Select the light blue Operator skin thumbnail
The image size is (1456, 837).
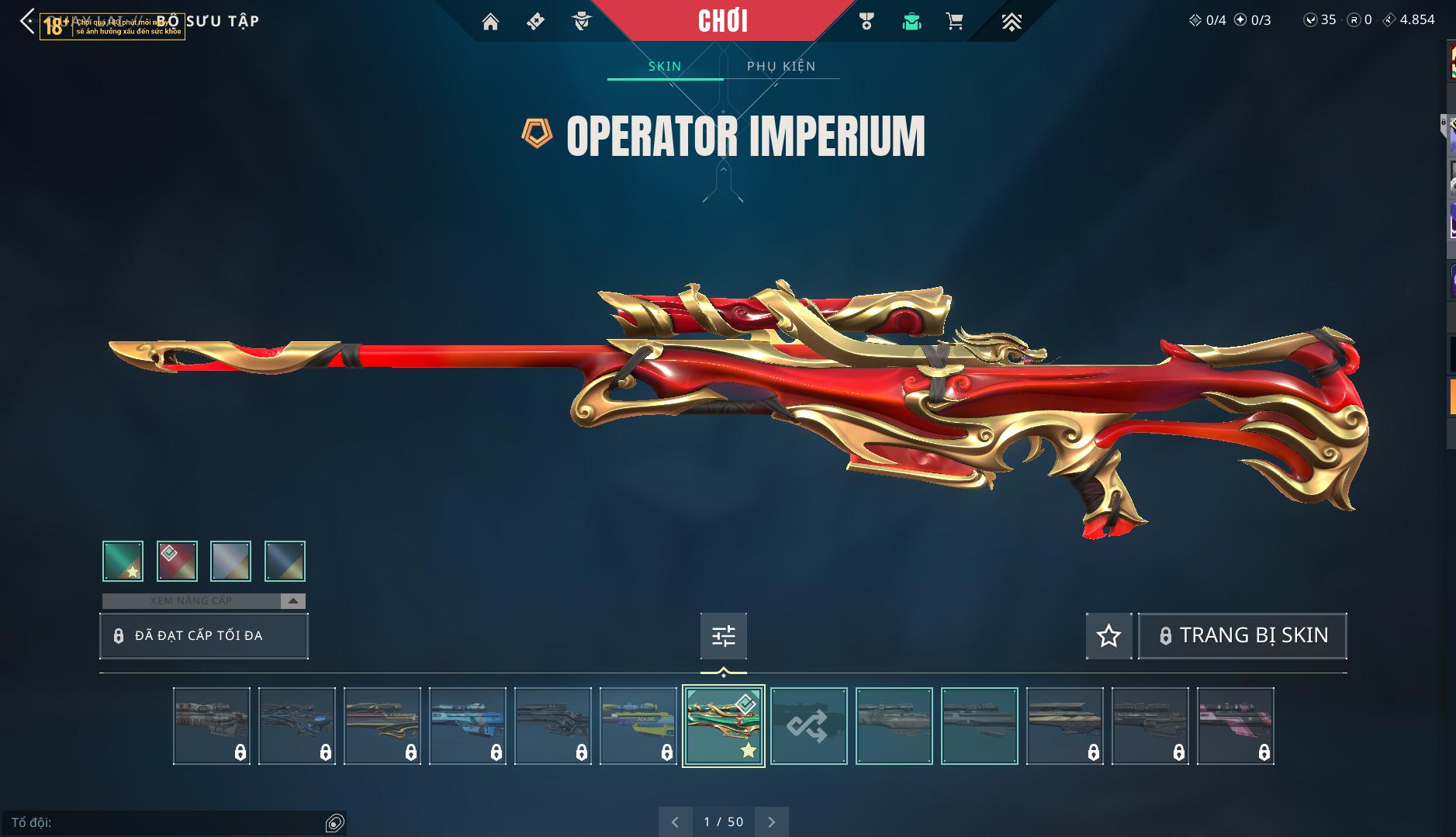467,726
